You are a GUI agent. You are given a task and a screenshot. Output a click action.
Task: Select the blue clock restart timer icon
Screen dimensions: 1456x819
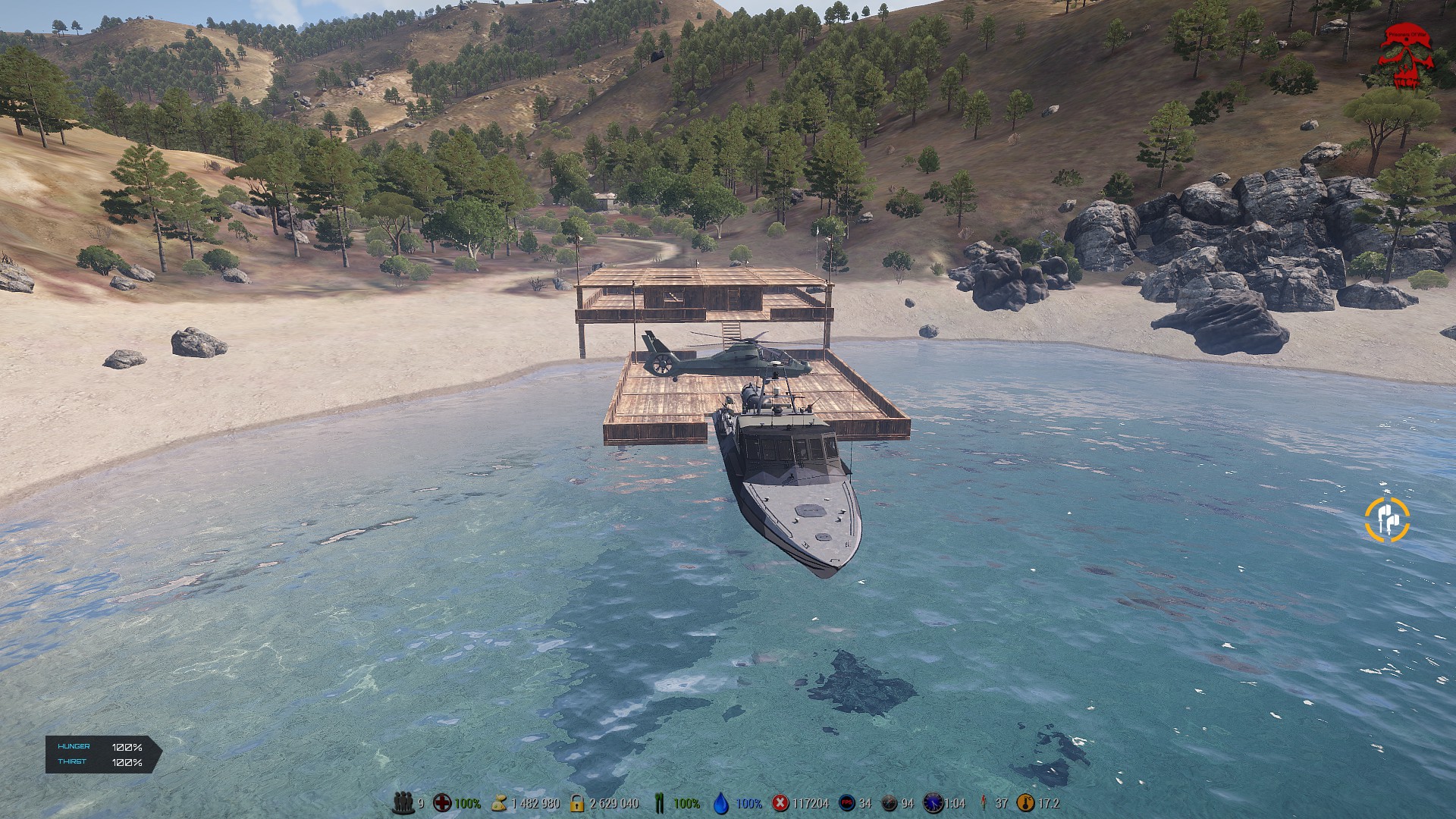[933, 802]
